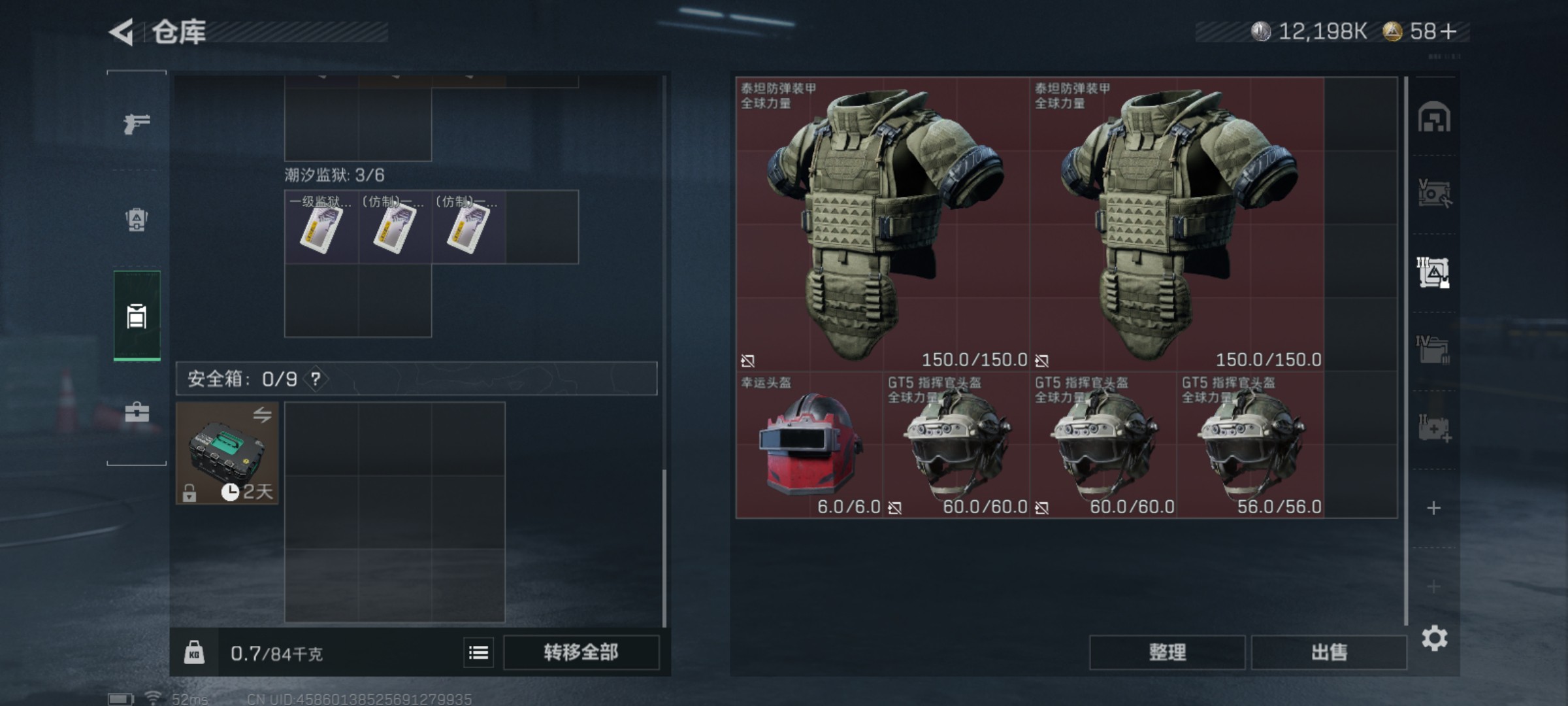Viewport: 1568px width, 706px height.
Task: Select the briefcase category tab
Action: coord(137,412)
